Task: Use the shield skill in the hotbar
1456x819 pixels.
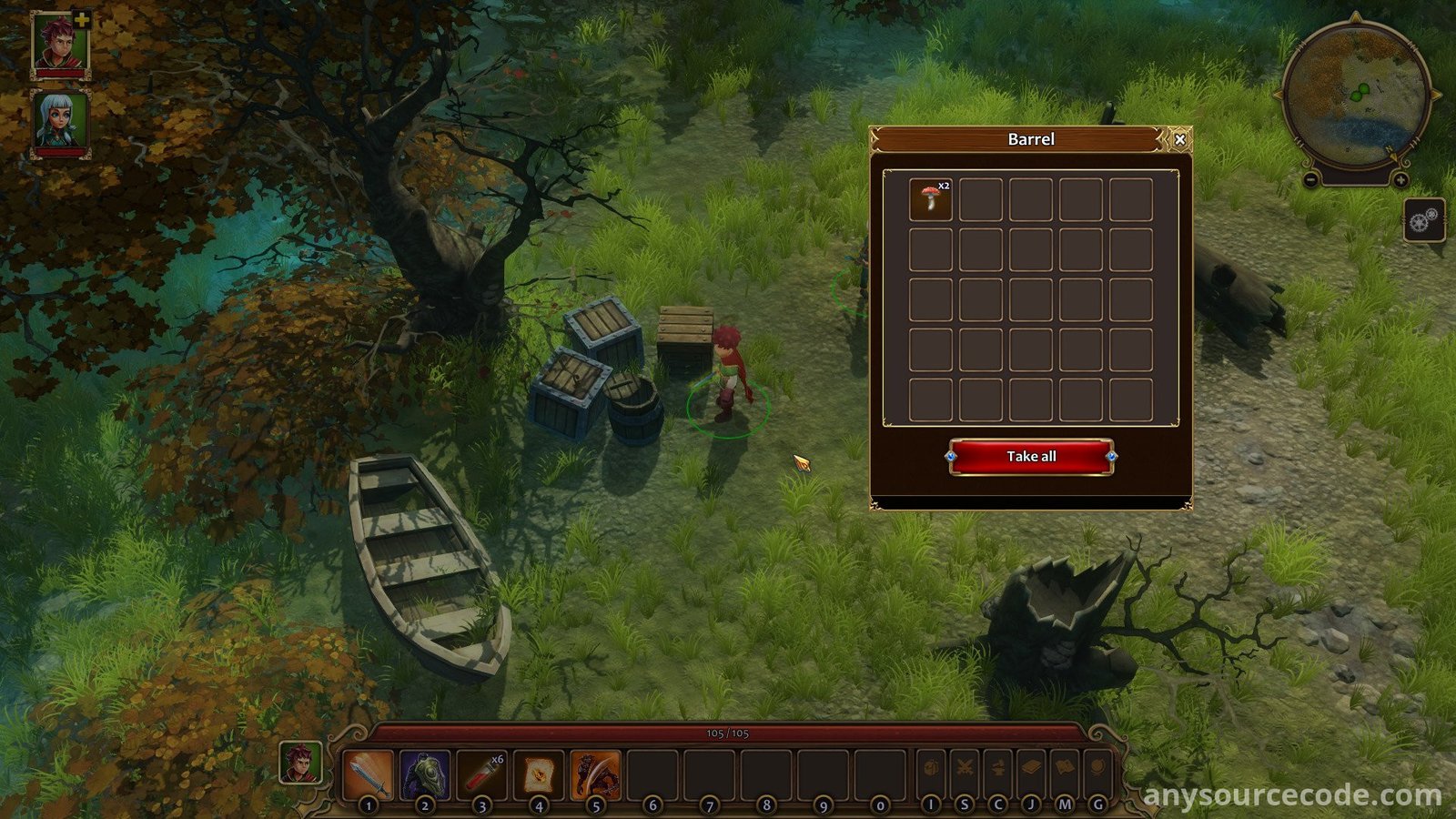Action: tap(425, 774)
